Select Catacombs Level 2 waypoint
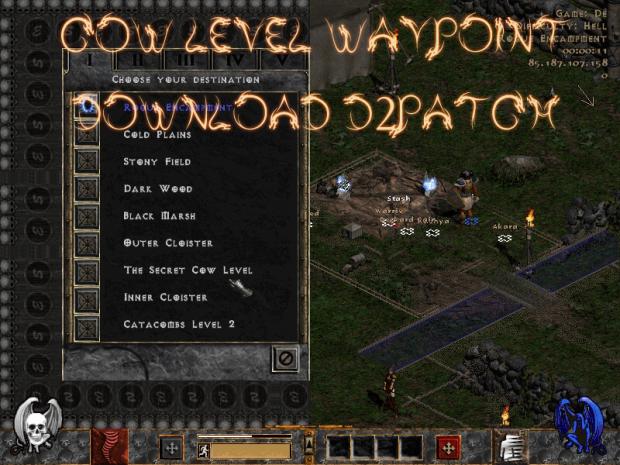This screenshot has width=620, height=465. [179, 324]
